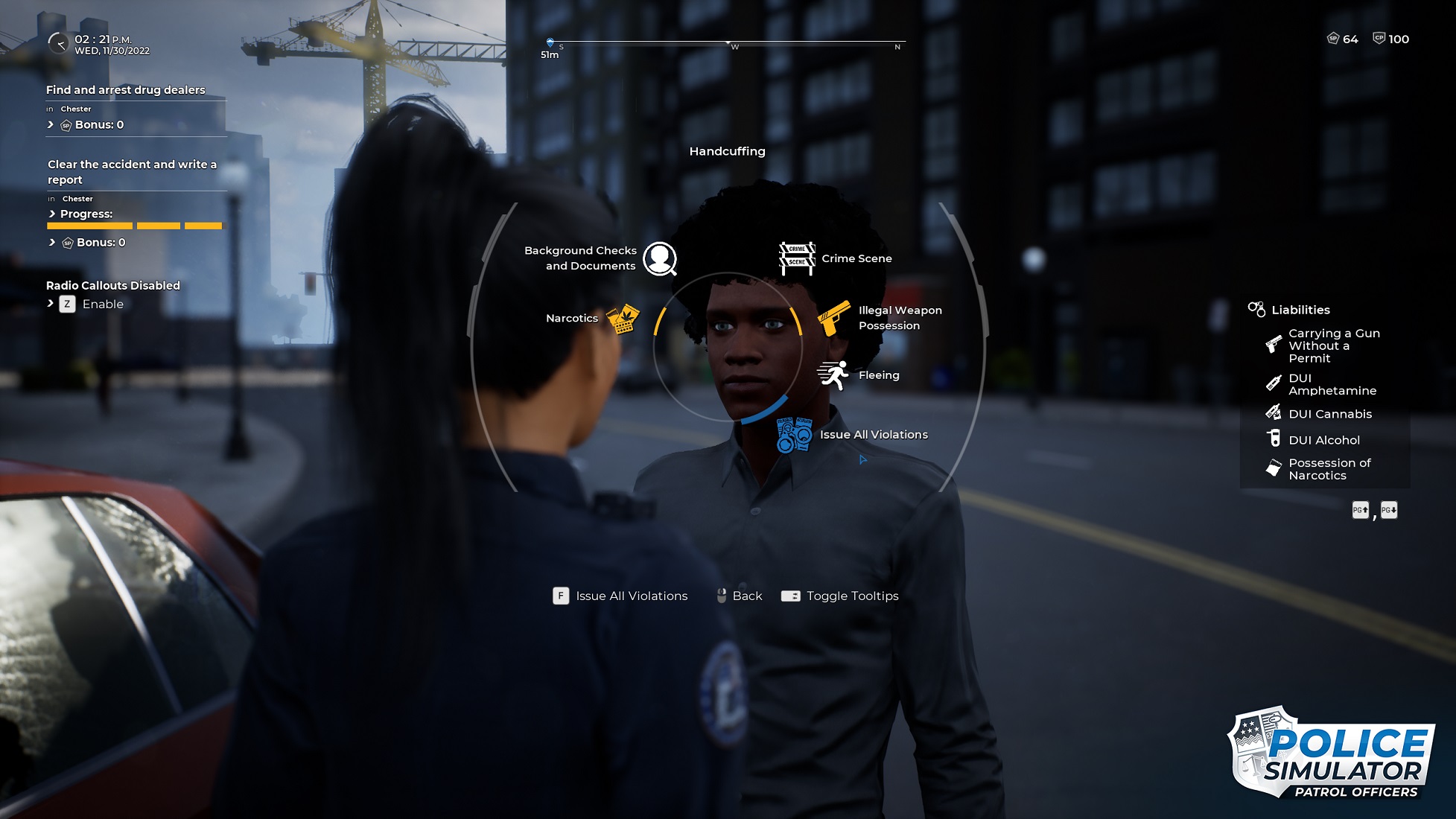Choose Background Checks and Documents option

659,258
